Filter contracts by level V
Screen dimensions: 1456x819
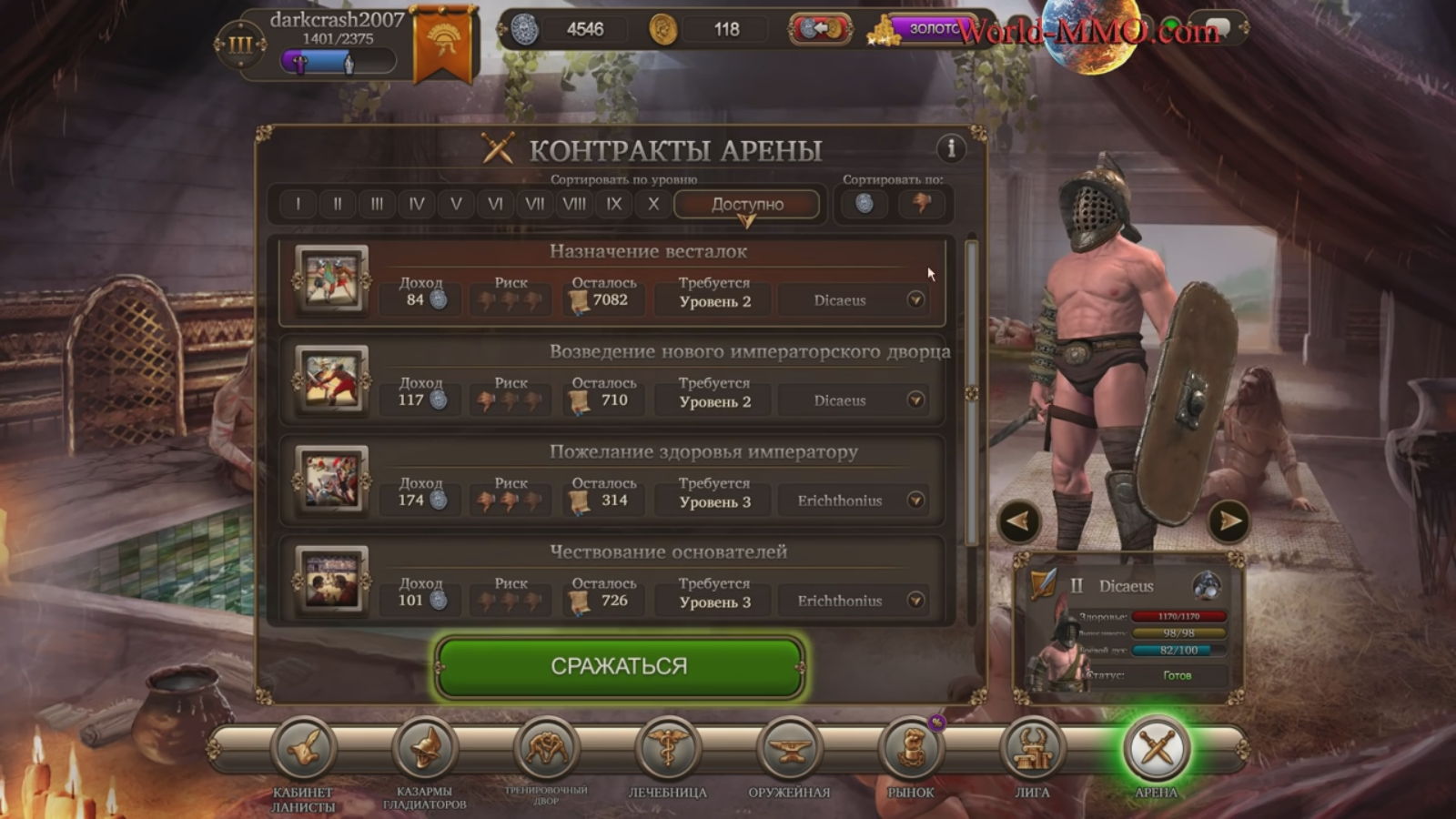click(x=456, y=204)
